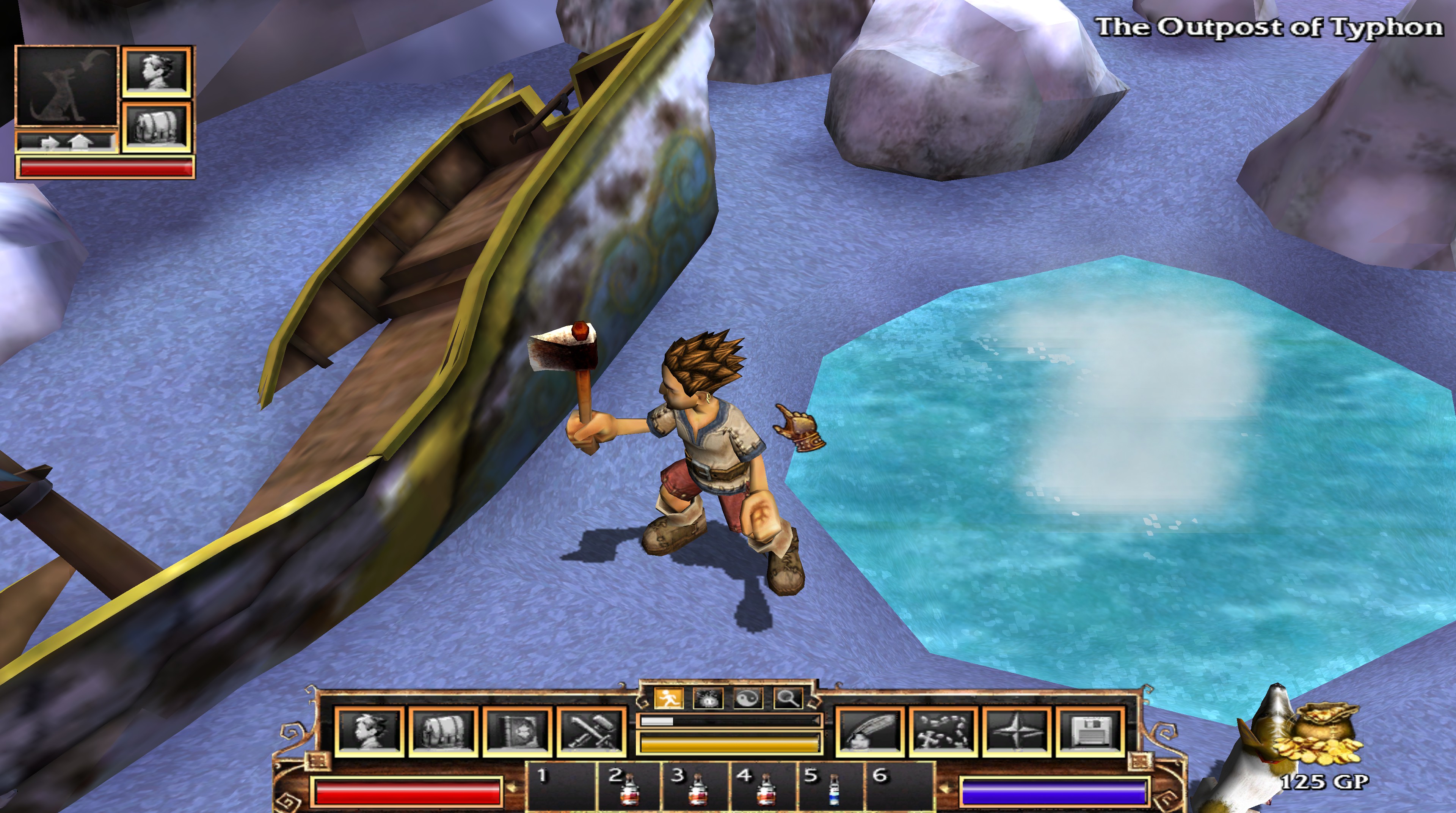This screenshot has height=813, width=1456.
Task: Use the red potion in hotbar slot 4
Action: (x=764, y=789)
